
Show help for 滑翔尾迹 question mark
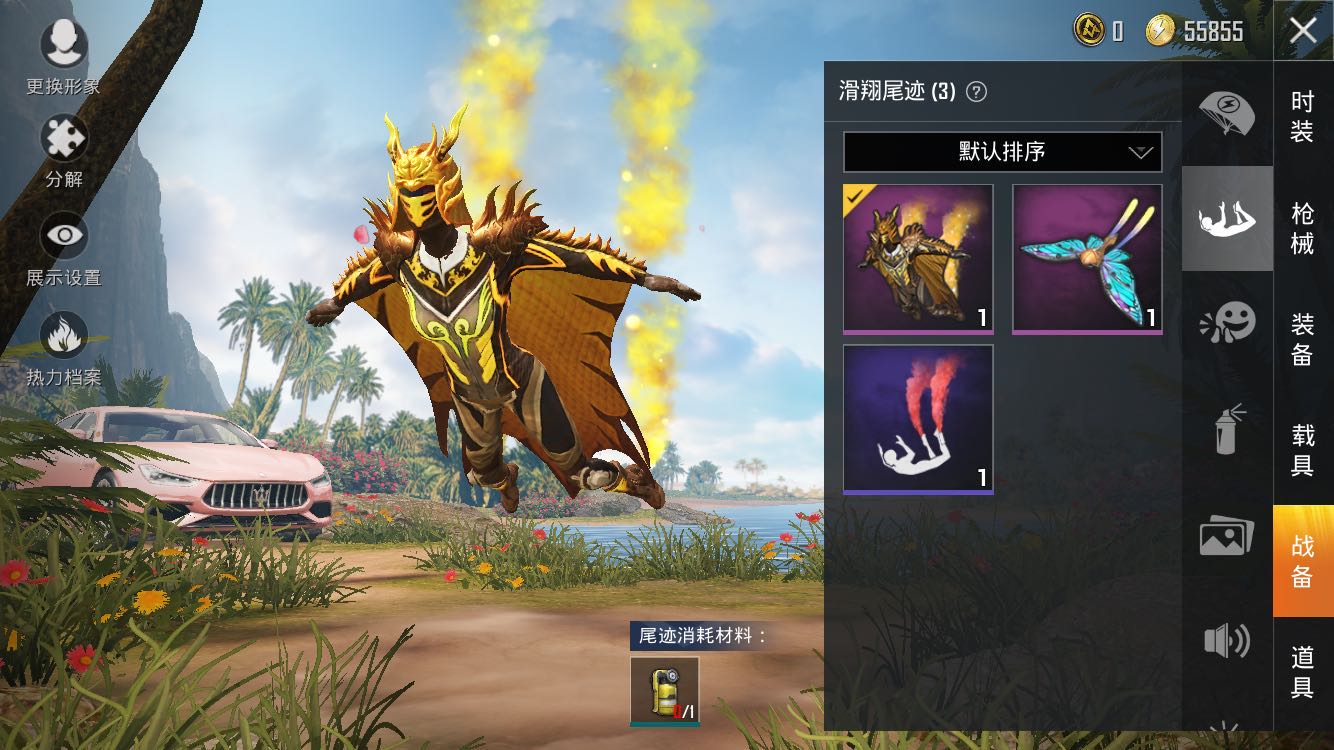(977, 92)
